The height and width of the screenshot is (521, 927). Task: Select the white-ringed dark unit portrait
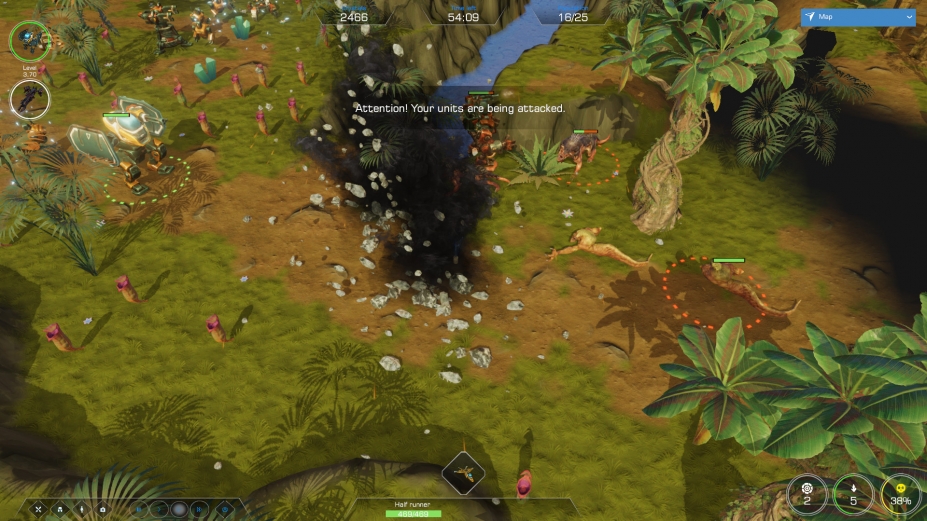(29, 100)
